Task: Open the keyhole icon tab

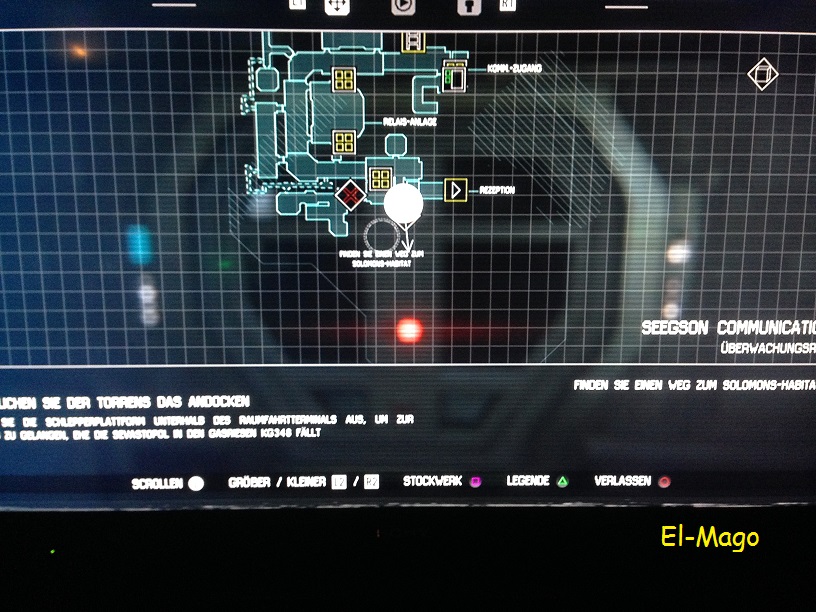Action: [464, 6]
